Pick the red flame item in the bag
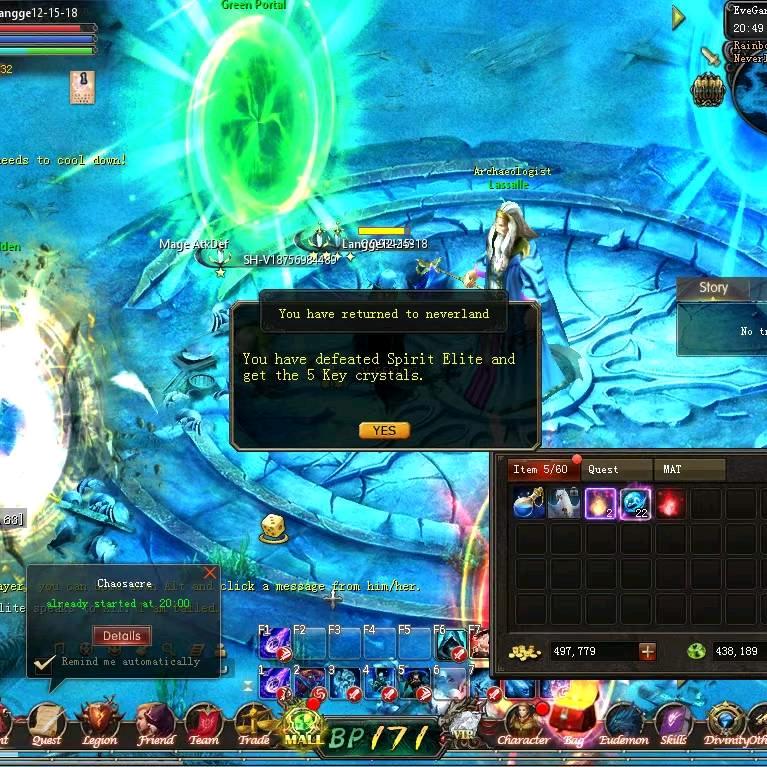Image resolution: width=767 pixels, height=767 pixels. 670,503
